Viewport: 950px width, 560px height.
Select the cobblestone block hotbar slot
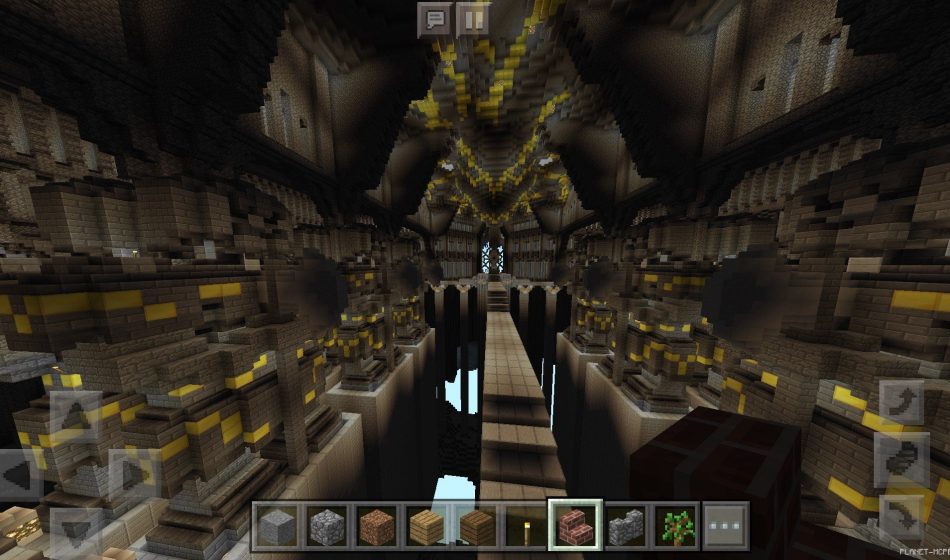325,525
